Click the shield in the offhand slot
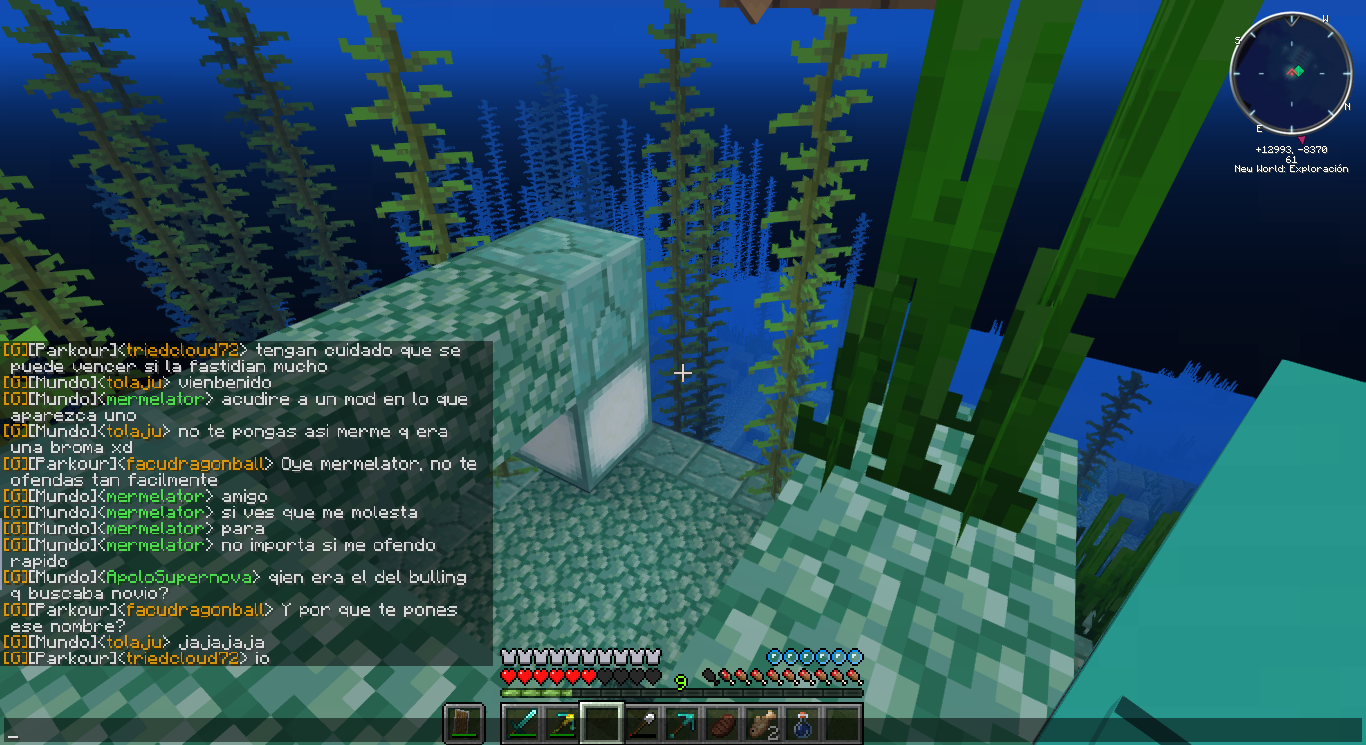 (x=464, y=723)
